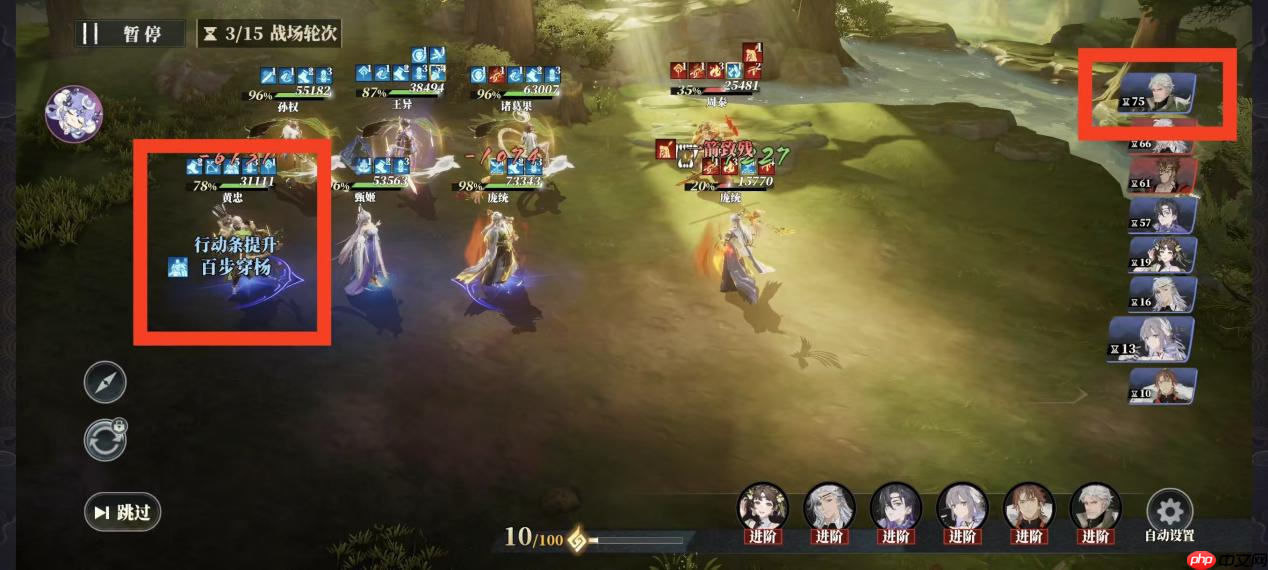Image resolution: width=1268 pixels, height=570 pixels.
Task: Open the 自动设置 gear settings
Action: pos(1169,513)
